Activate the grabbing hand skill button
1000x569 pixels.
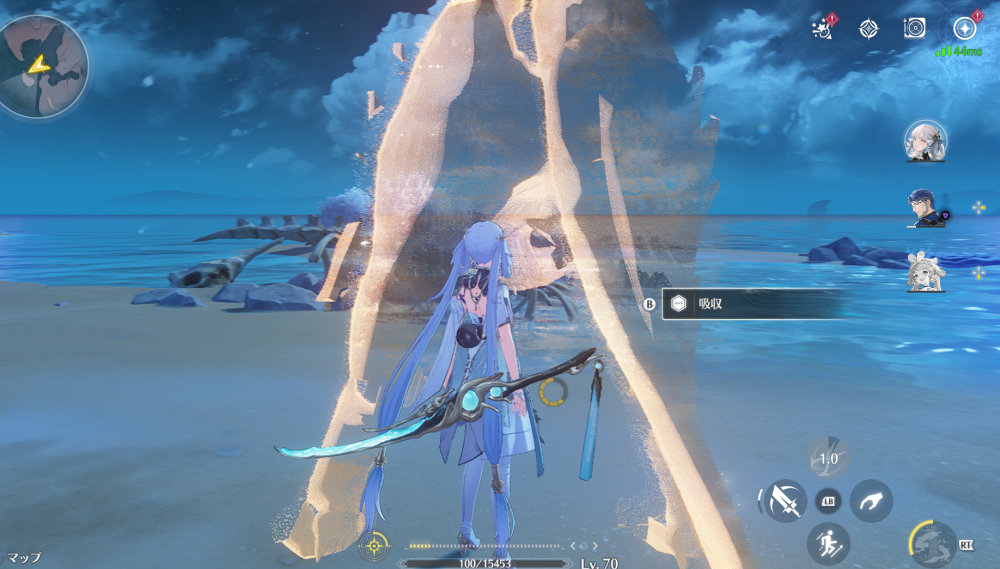(x=871, y=500)
